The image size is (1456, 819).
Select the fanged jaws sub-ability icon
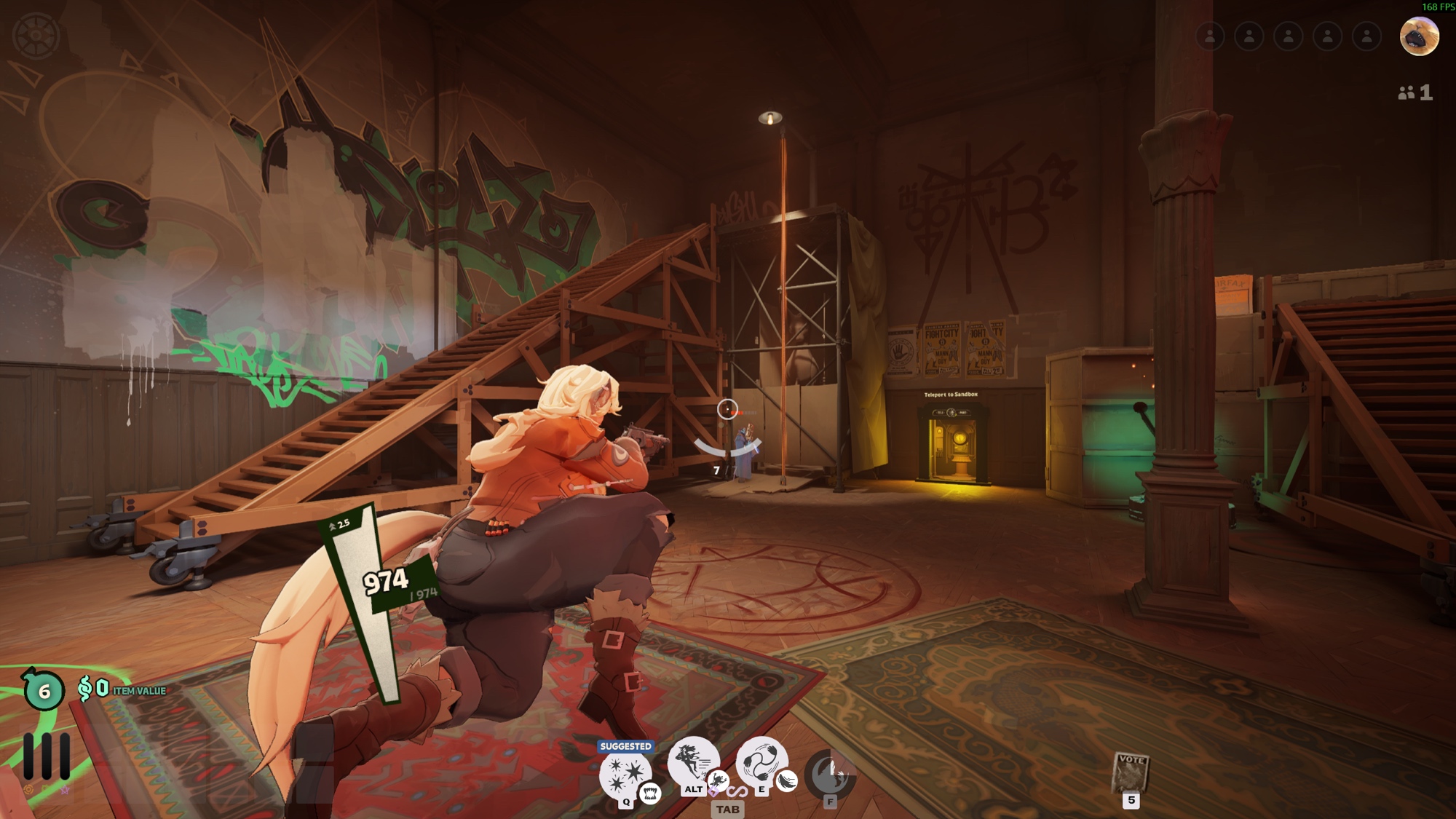(650, 793)
